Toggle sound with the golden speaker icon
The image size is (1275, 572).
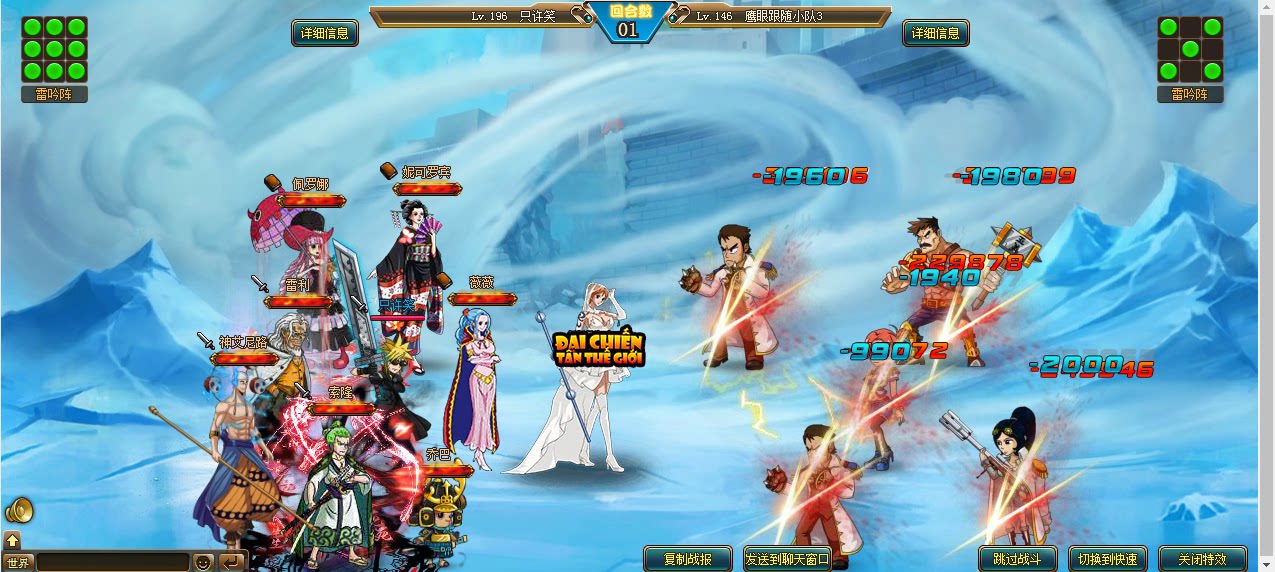19,511
